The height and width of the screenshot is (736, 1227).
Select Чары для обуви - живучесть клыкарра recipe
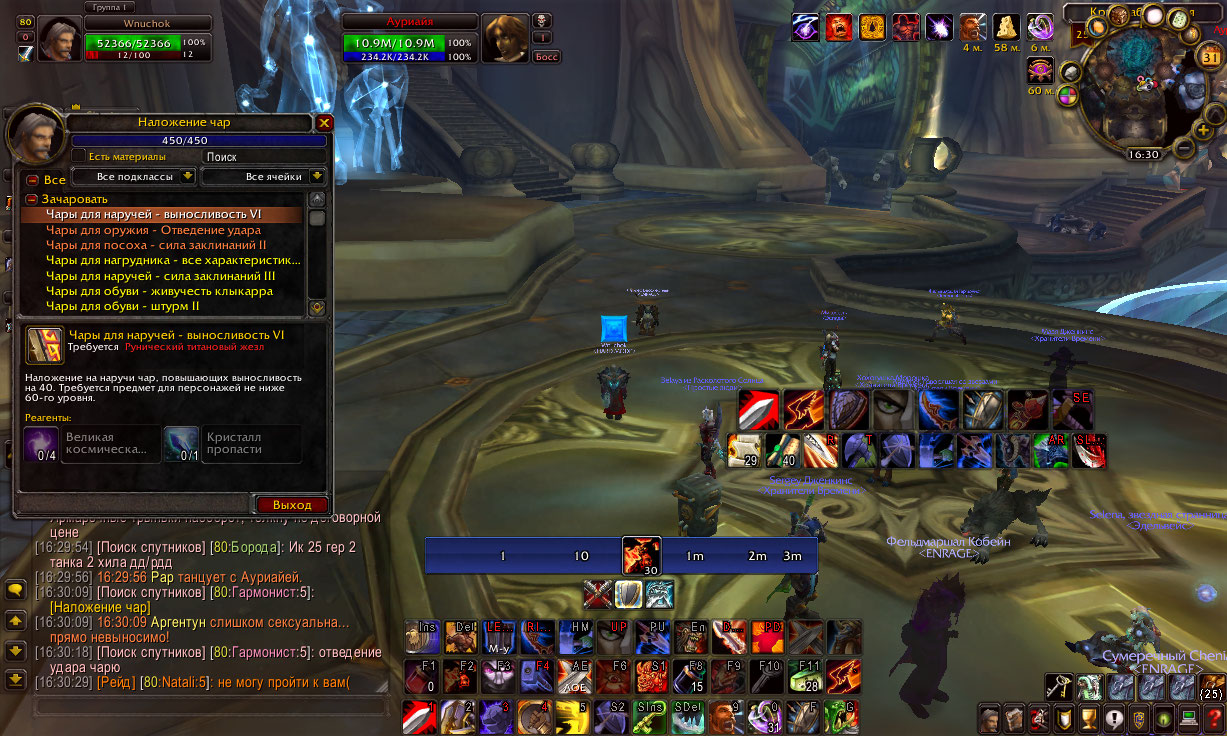tap(159, 291)
